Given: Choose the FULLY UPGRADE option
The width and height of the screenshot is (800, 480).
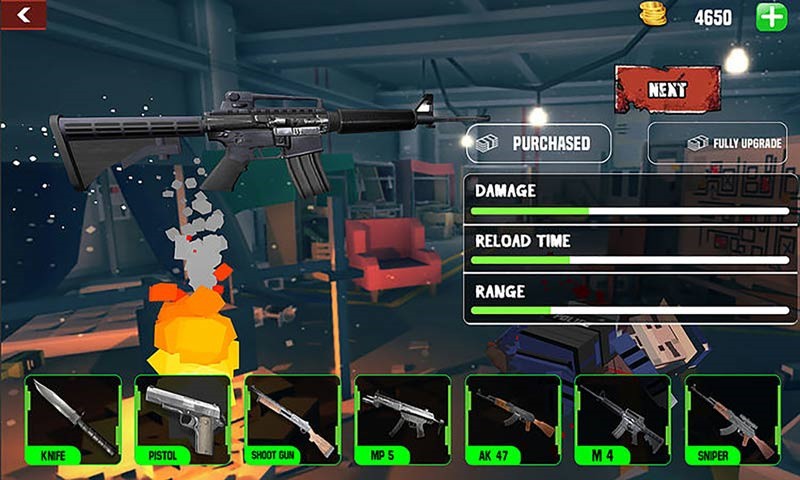Looking at the screenshot, I should tap(723, 144).
